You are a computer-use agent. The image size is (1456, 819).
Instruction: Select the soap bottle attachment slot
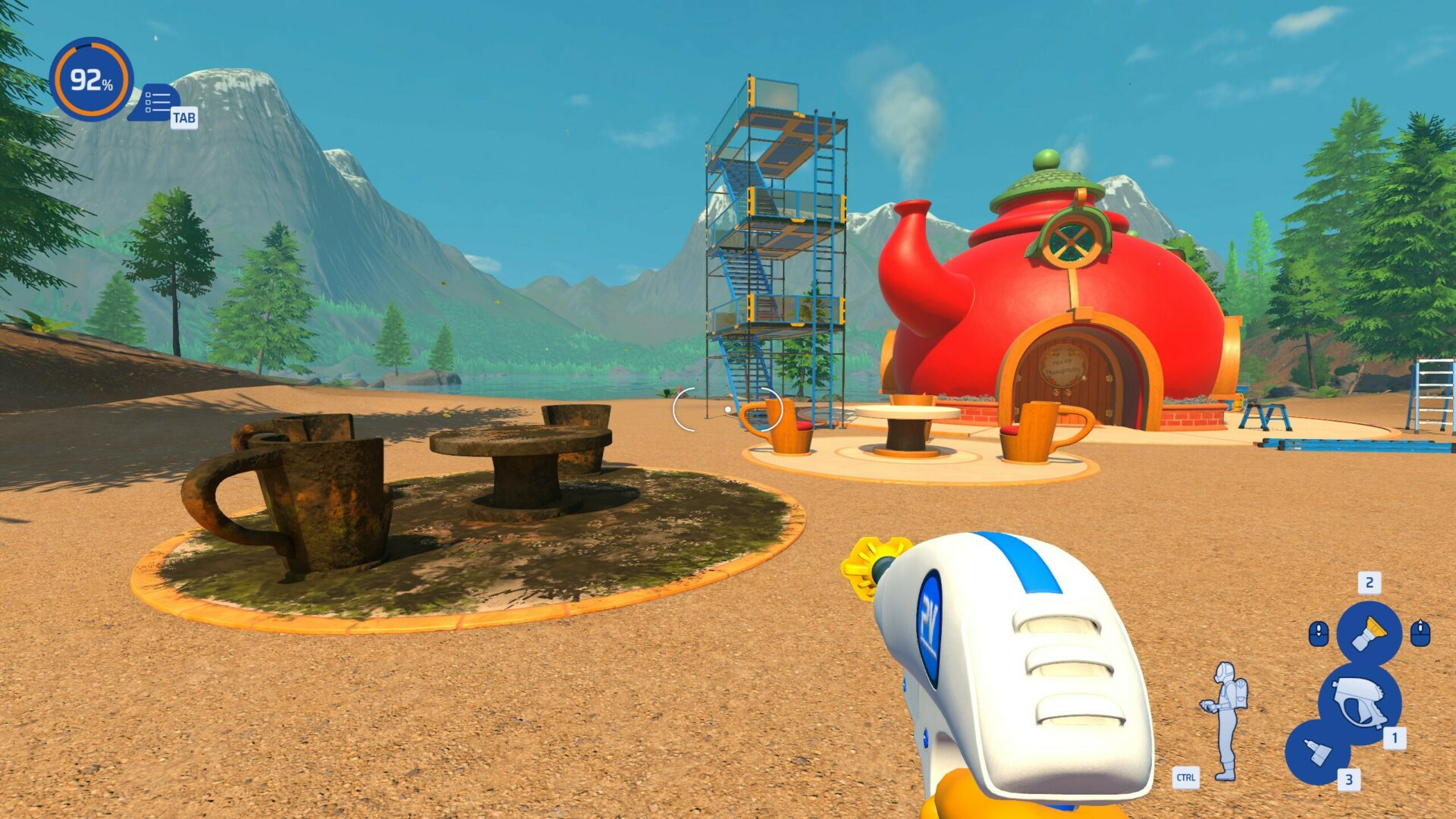(1317, 752)
